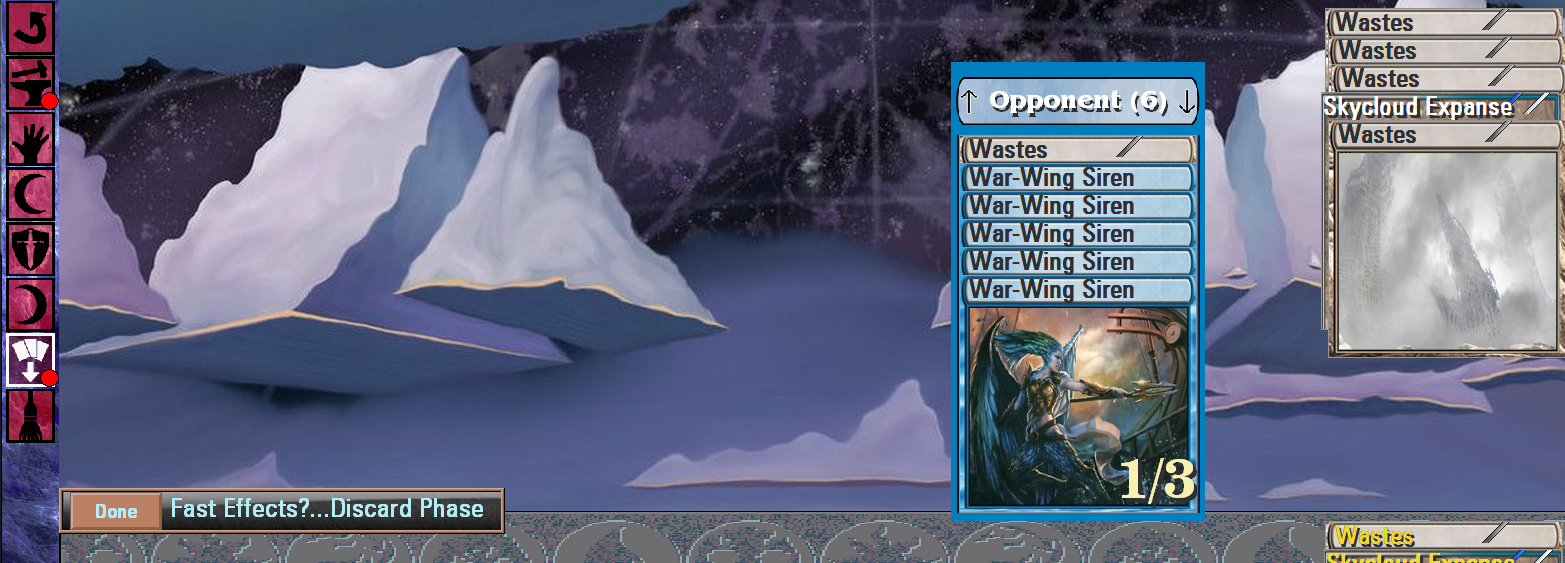
Task: Click the Done button
Action: click(x=116, y=511)
